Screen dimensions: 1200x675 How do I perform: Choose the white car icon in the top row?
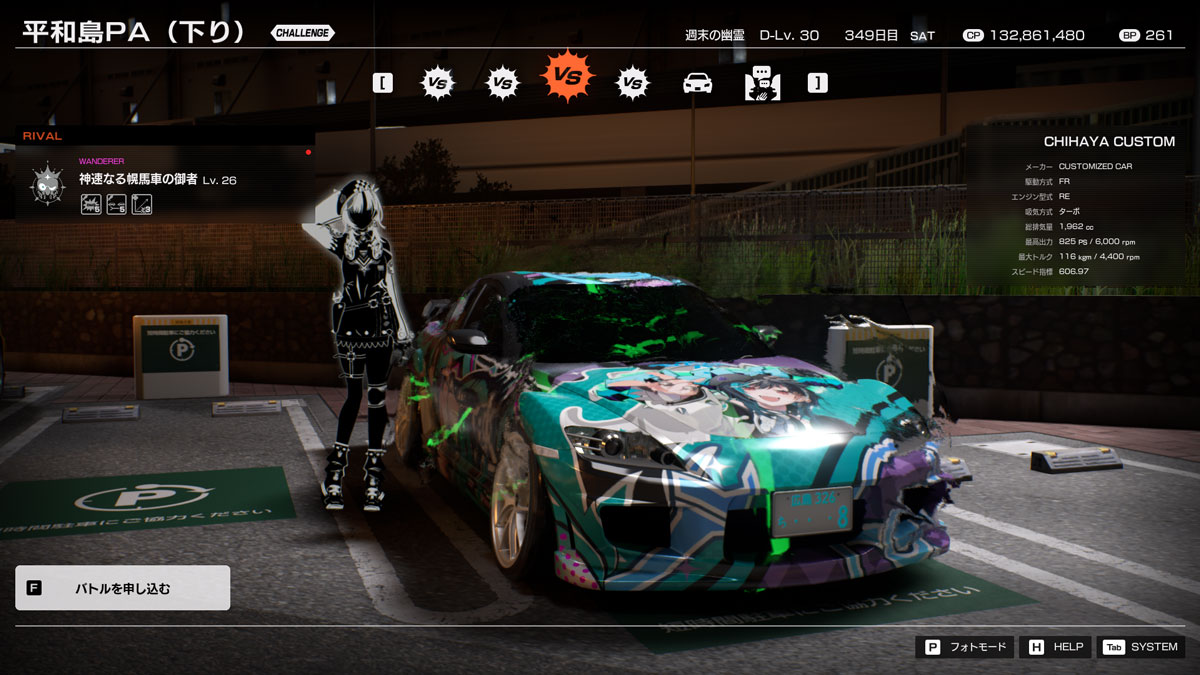click(x=697, y=83)
